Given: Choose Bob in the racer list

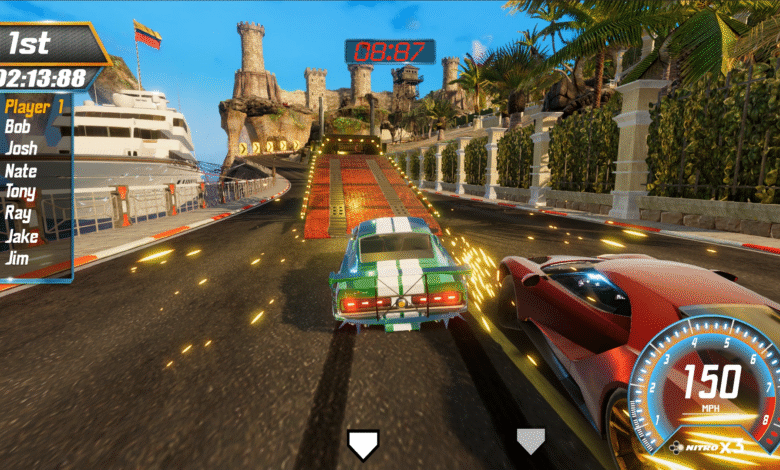Looking at the screenshot, I should (18, 127).
